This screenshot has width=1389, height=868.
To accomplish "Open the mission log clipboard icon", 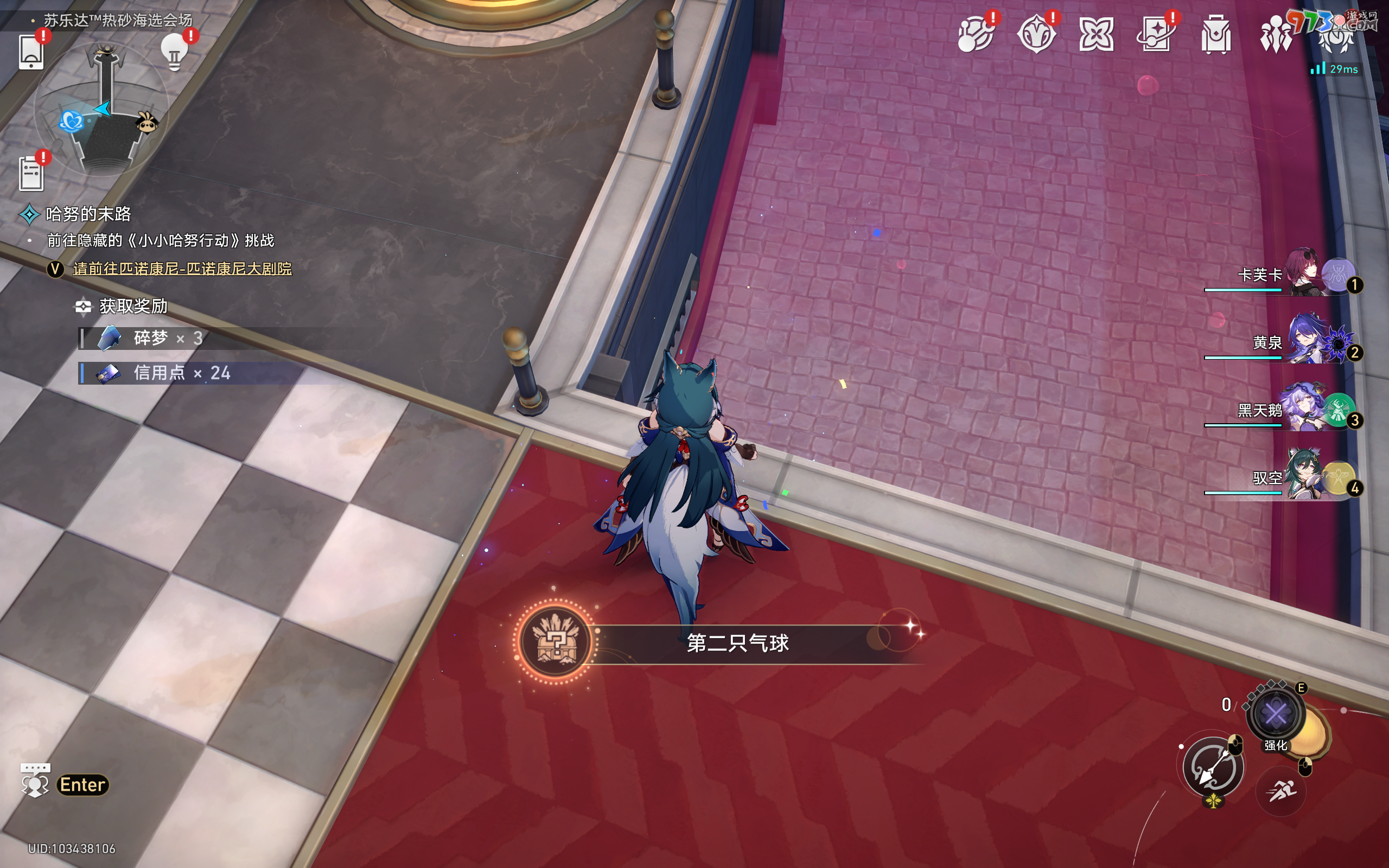I will [x=31, y=173].
